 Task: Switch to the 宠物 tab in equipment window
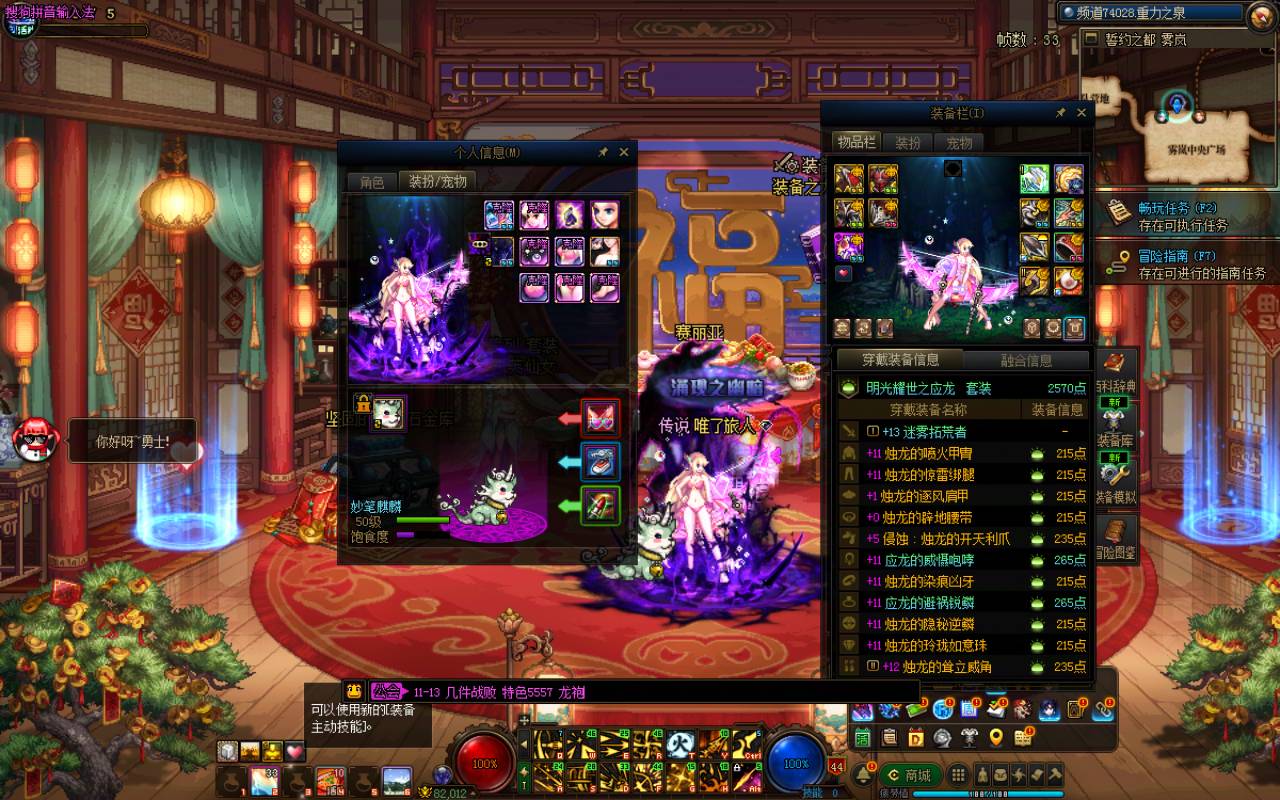pos(959,142)
